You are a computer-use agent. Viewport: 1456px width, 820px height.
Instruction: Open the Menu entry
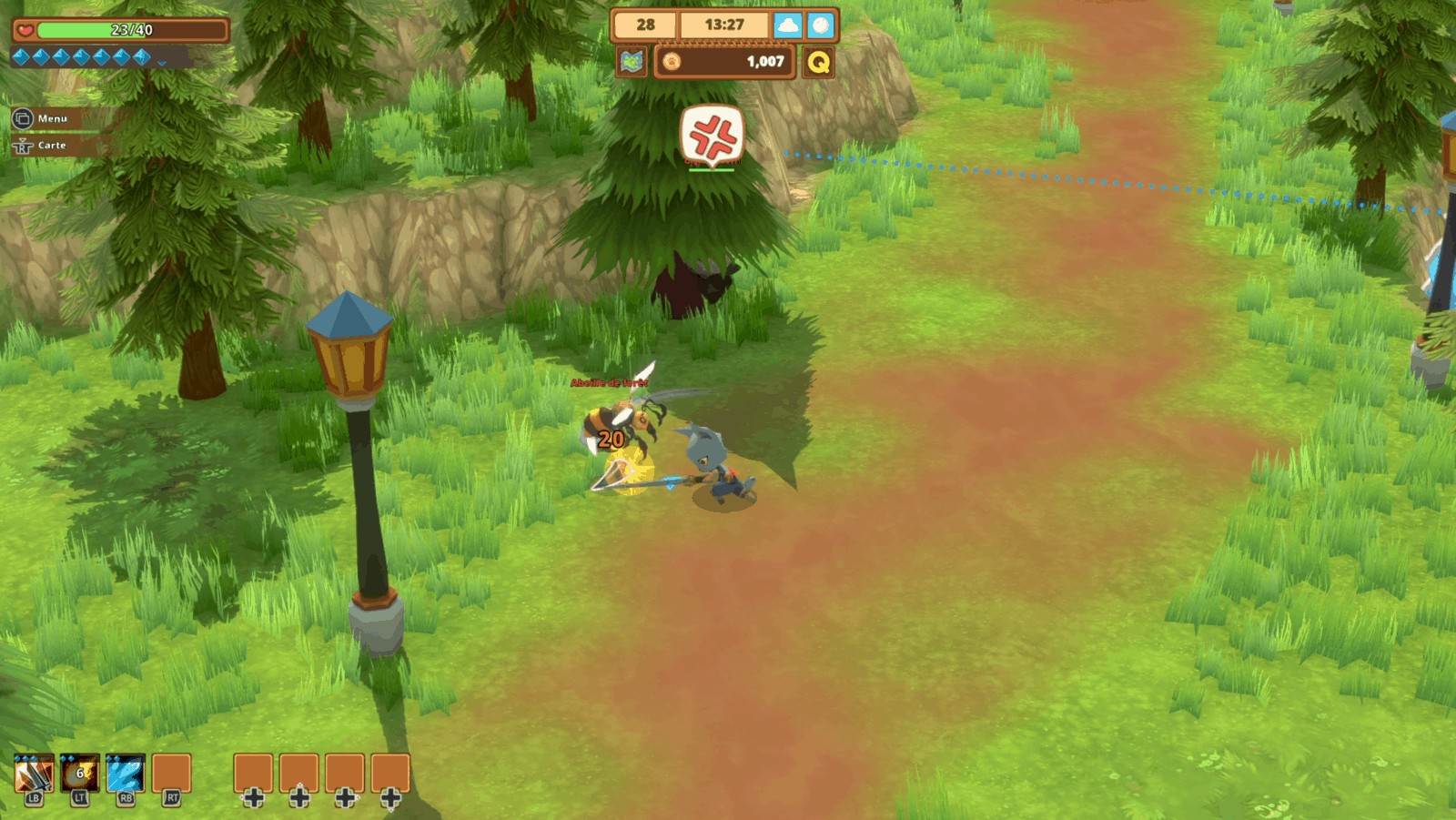(x=41, y=118)
